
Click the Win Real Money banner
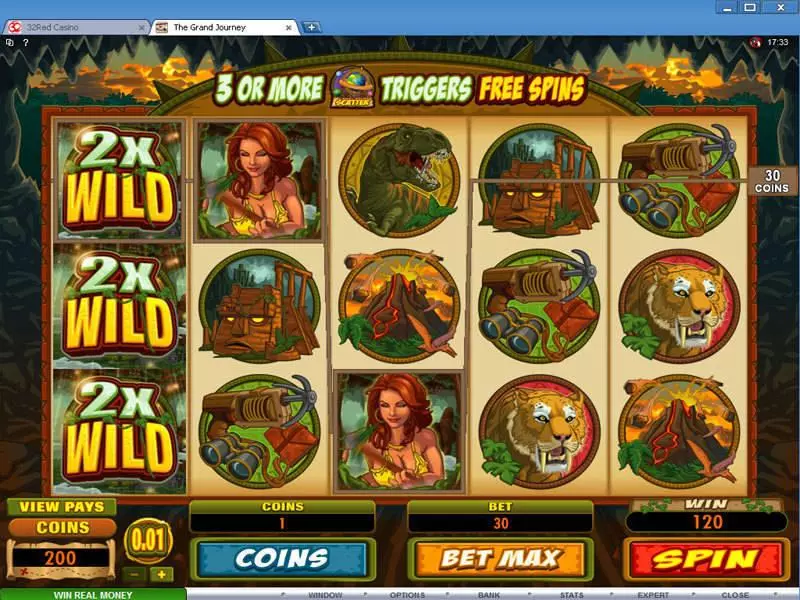click(x=93, y=594)
